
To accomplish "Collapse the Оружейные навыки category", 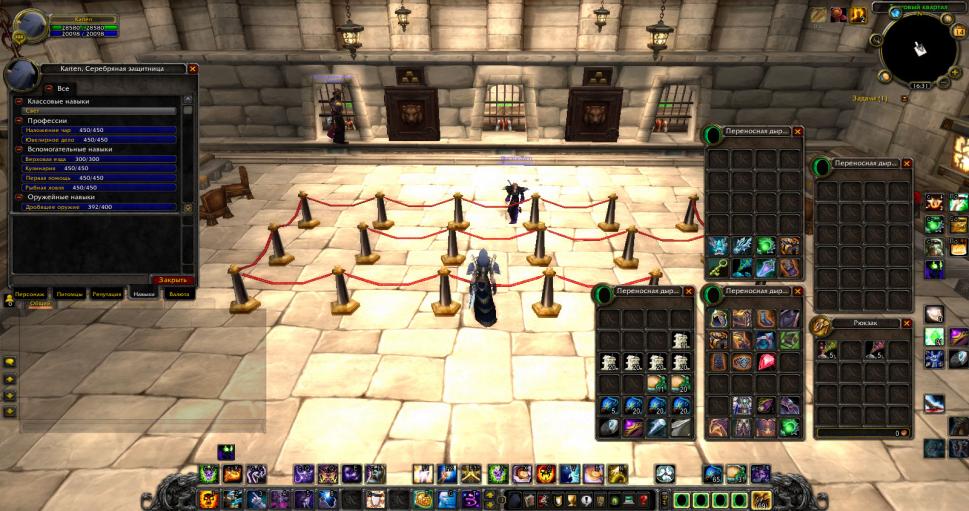I will tap(18, 197).
